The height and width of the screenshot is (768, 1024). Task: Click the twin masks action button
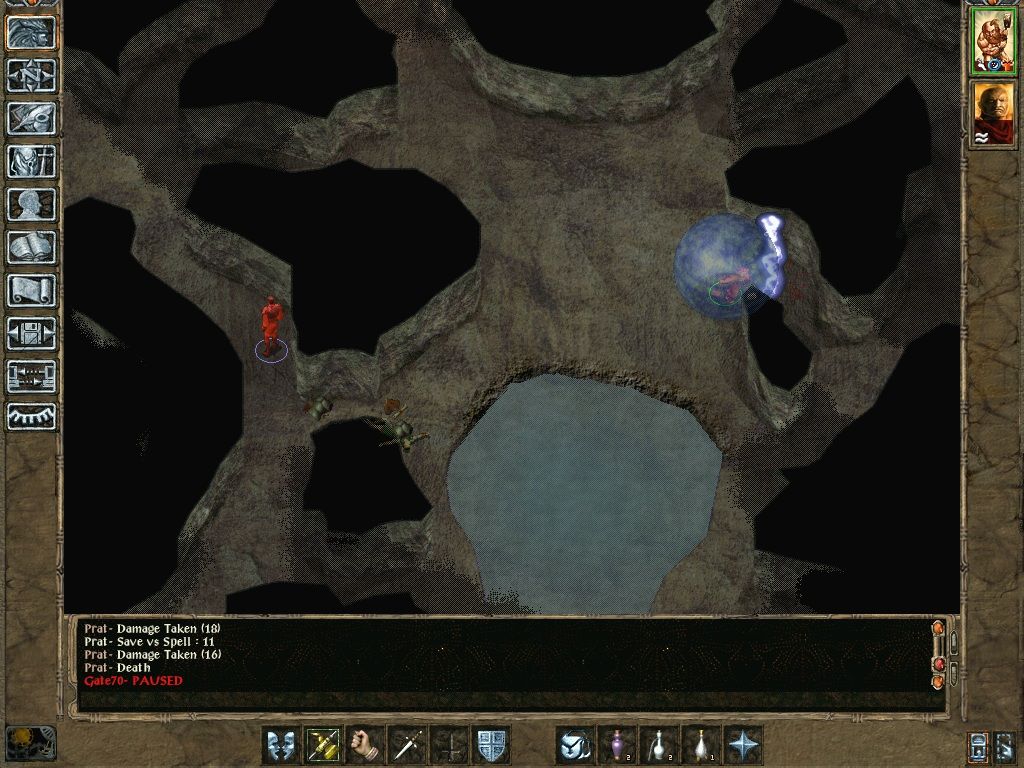(281, 745)
